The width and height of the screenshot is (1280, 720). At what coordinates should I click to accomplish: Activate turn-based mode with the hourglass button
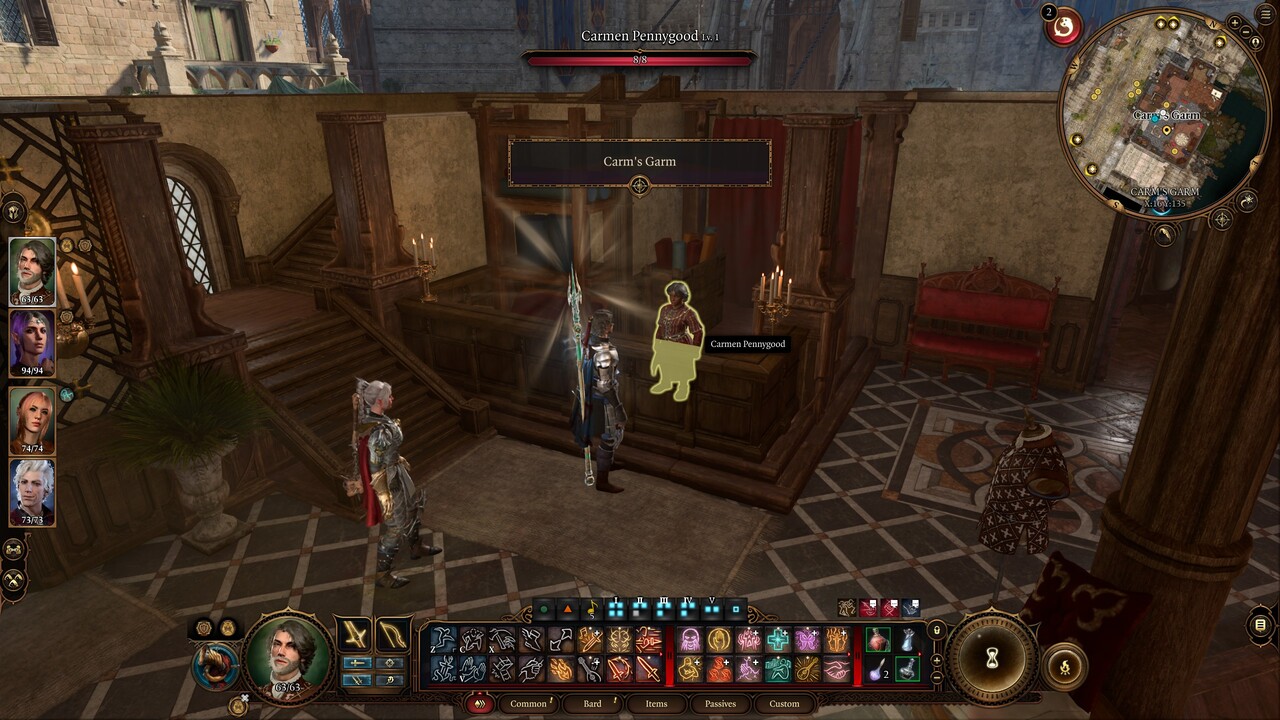(991, 660)
